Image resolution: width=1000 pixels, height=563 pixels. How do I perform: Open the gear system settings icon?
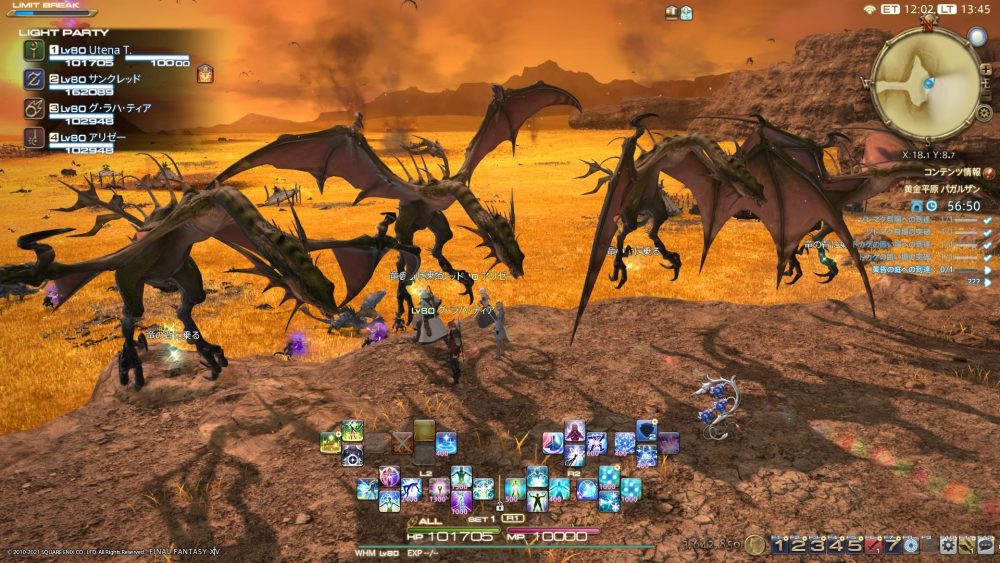pyautogui.click(x=949, y=546)
